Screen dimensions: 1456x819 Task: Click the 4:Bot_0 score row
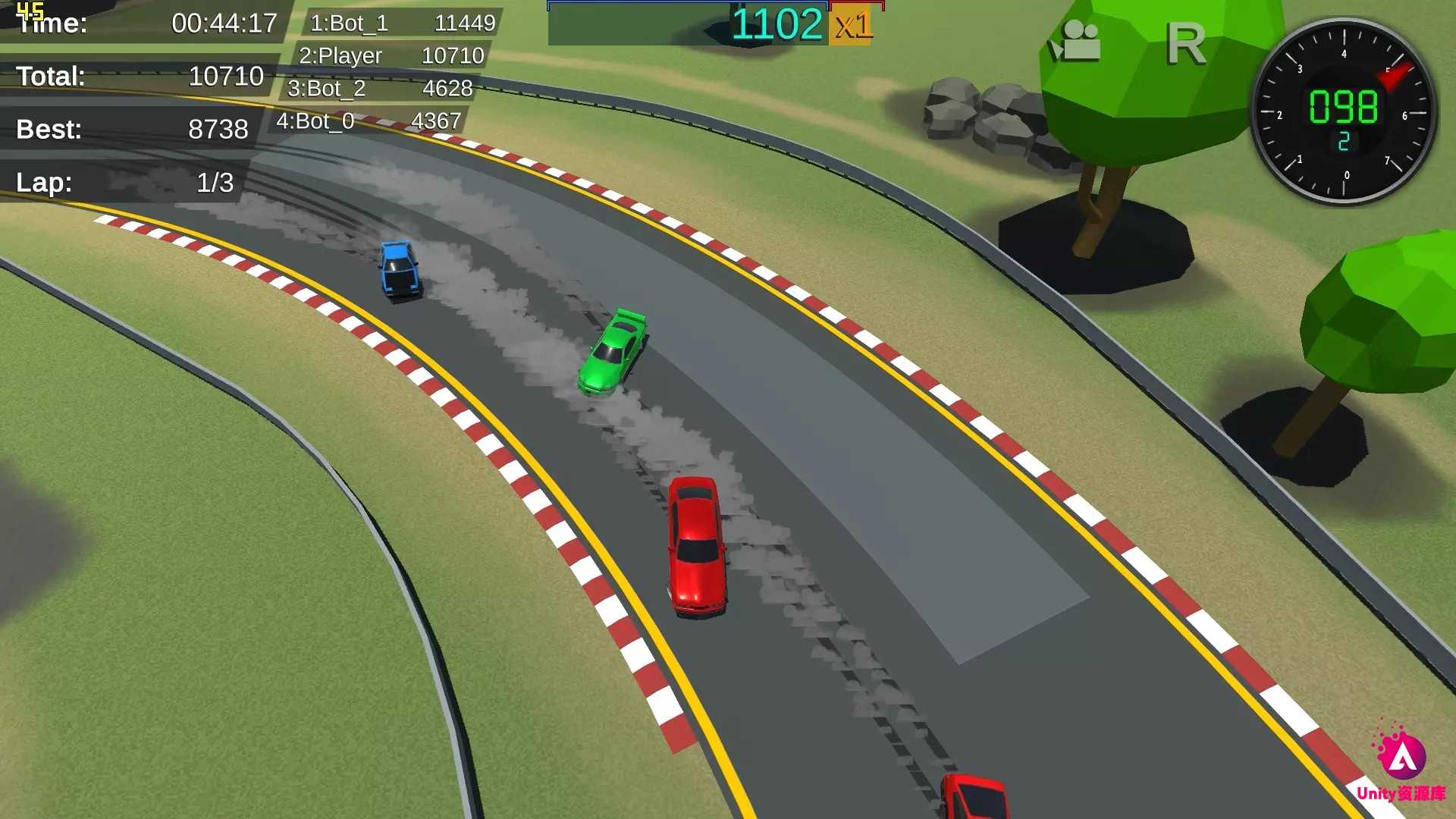pos(372,120)
